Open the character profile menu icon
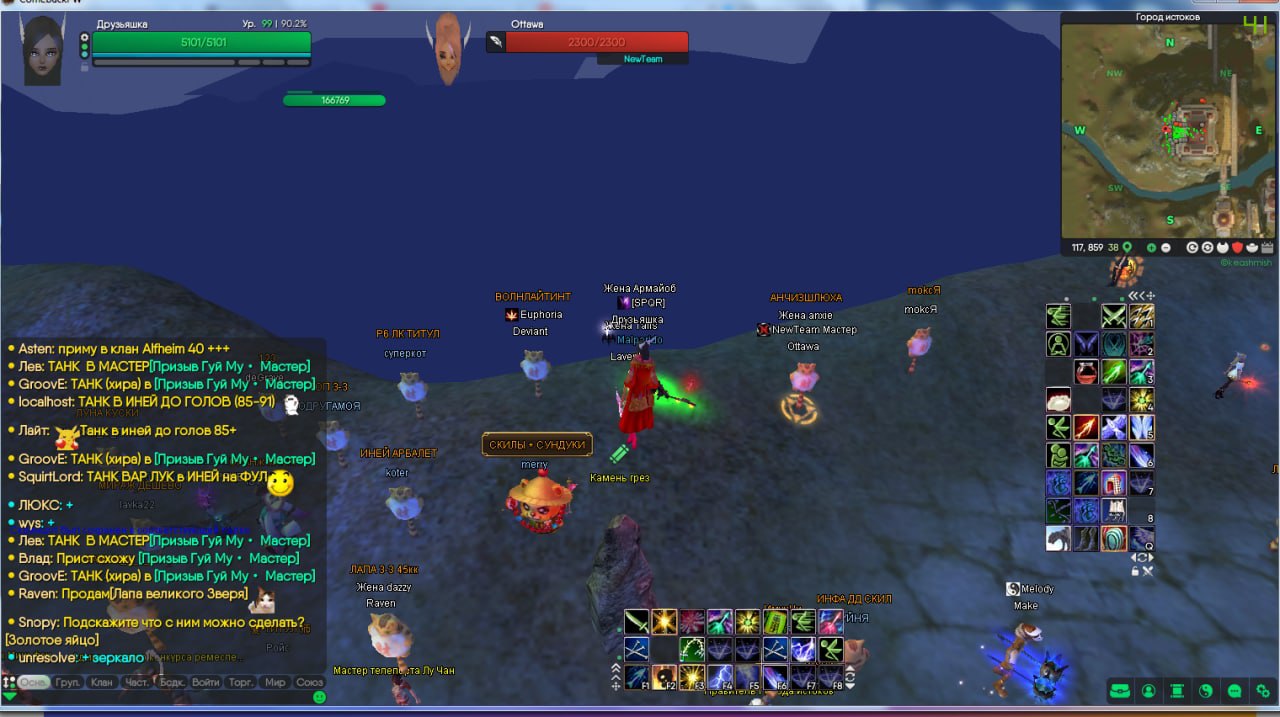 coord(1149,691)
